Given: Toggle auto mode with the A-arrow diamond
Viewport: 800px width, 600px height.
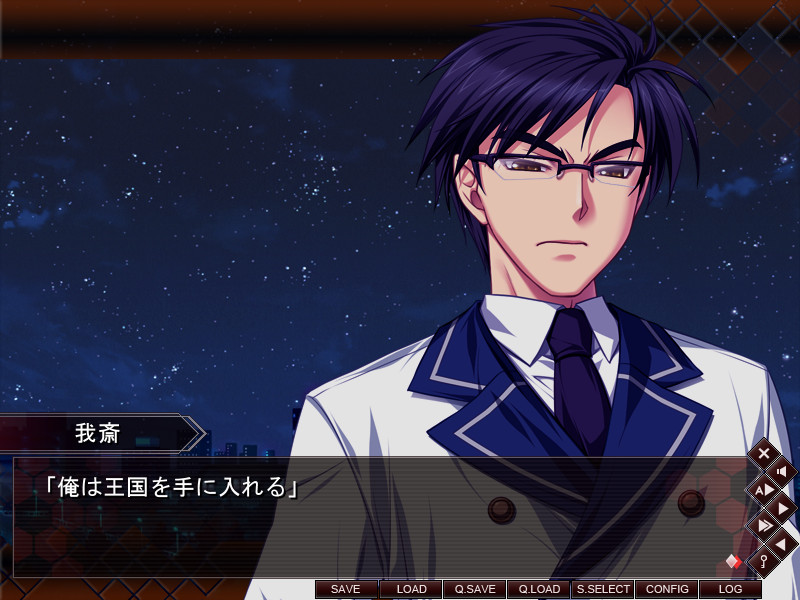Looking at the screenshot, I should coord(763,489).
